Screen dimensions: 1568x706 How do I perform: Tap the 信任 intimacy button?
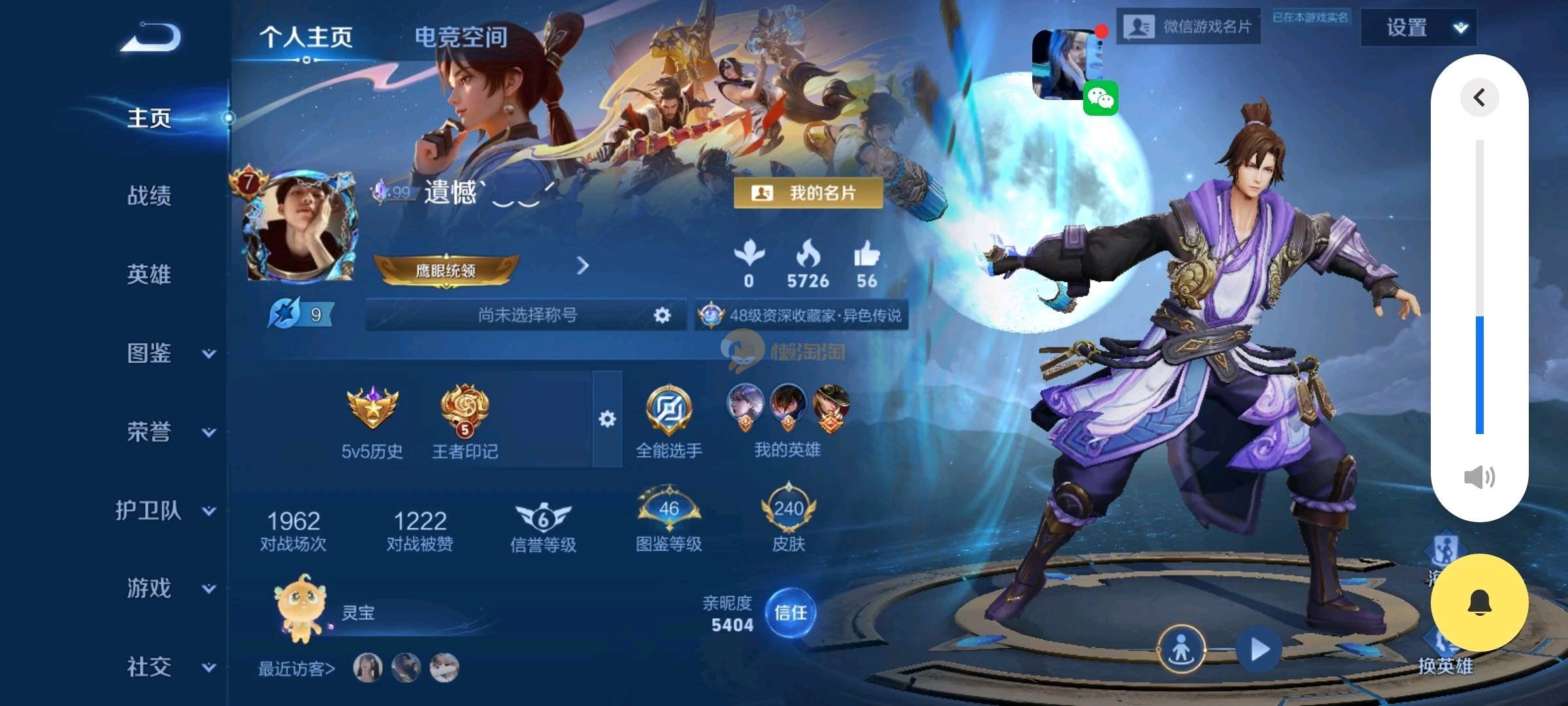pos(790,613)
